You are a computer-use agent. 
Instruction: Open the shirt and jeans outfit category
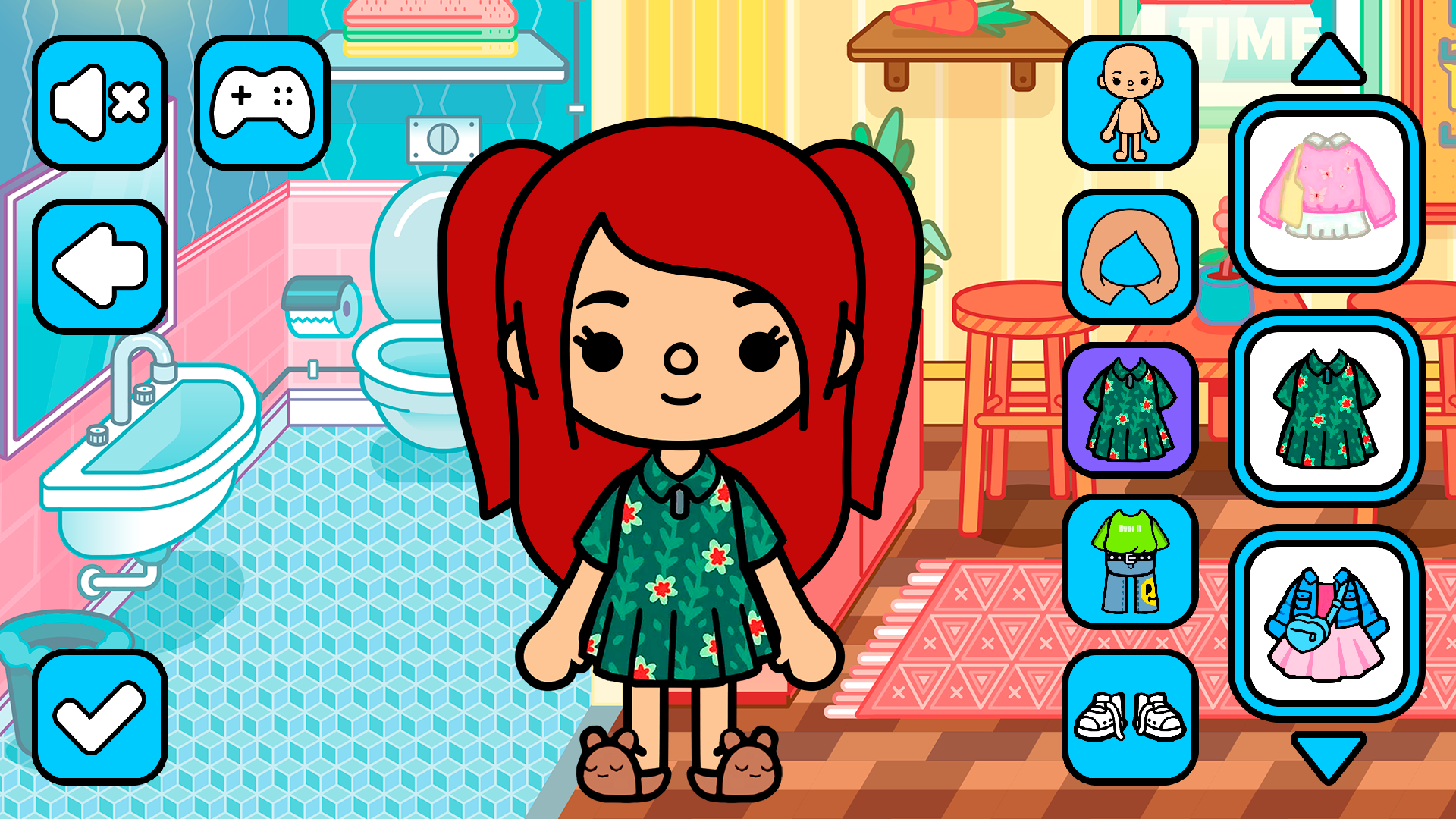(x=1129, y=563)
